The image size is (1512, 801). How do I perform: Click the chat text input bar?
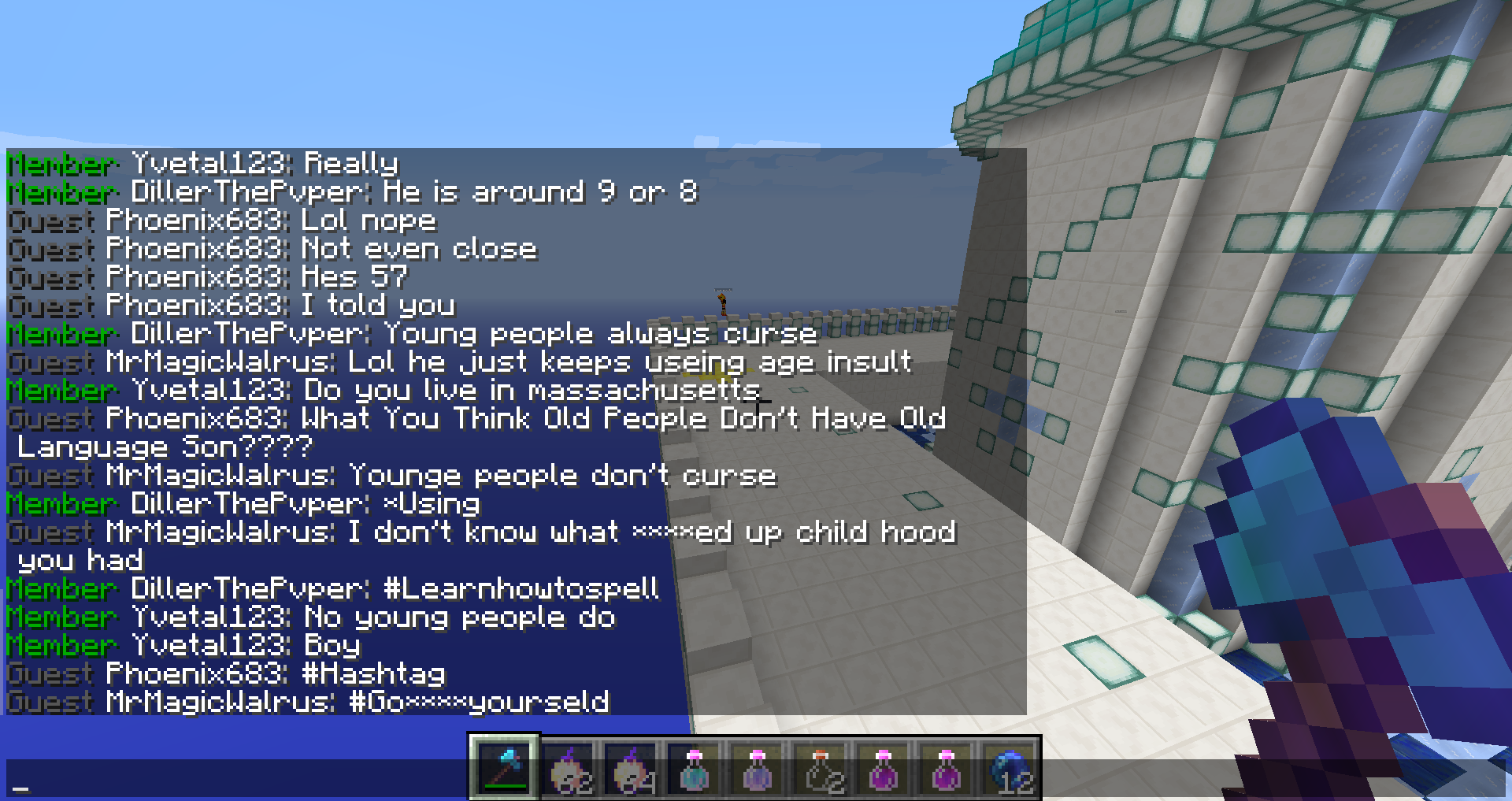tap(236, 780)
